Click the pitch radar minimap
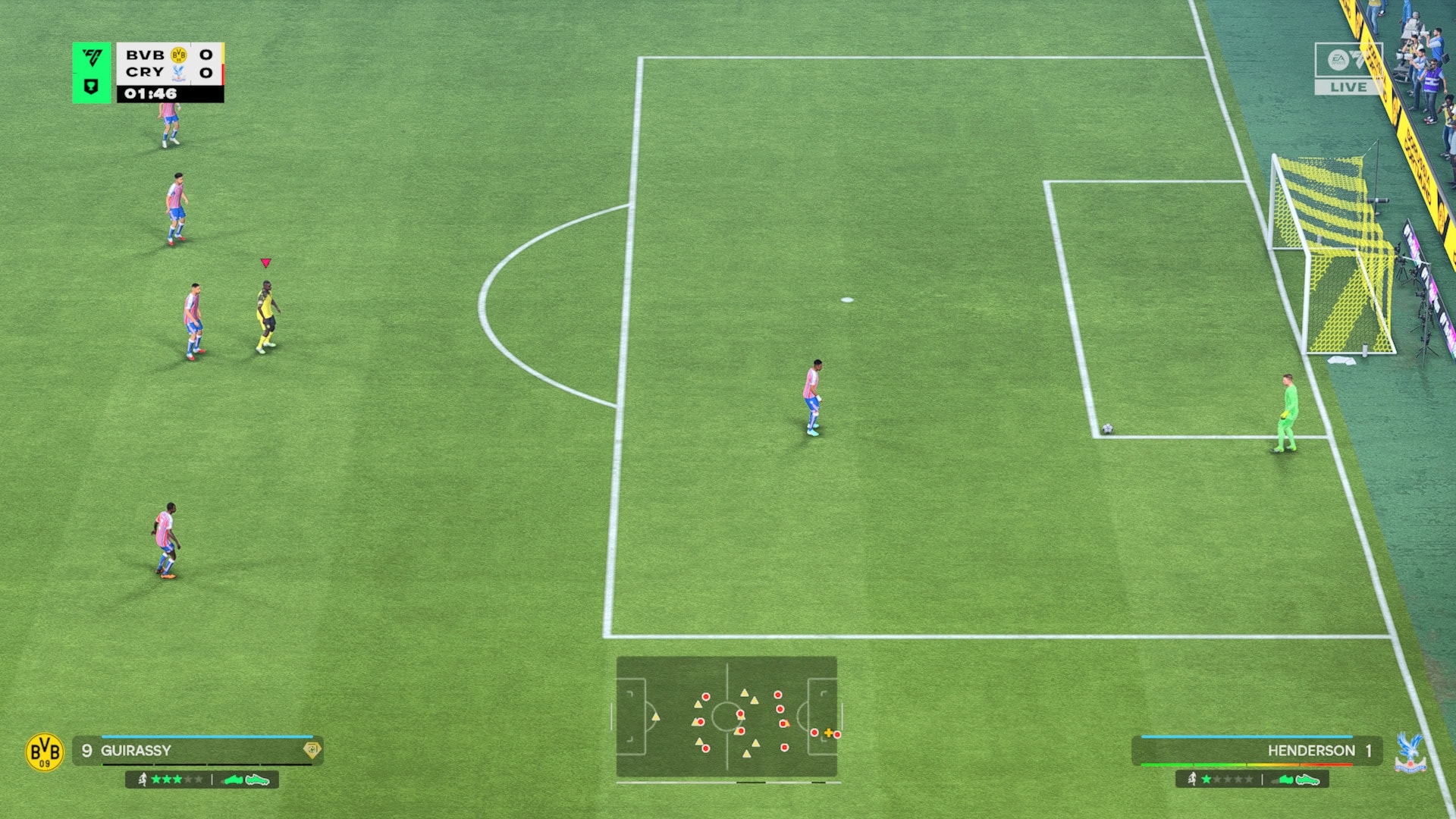Viewport: 1456px width, 819px height. 726,717
